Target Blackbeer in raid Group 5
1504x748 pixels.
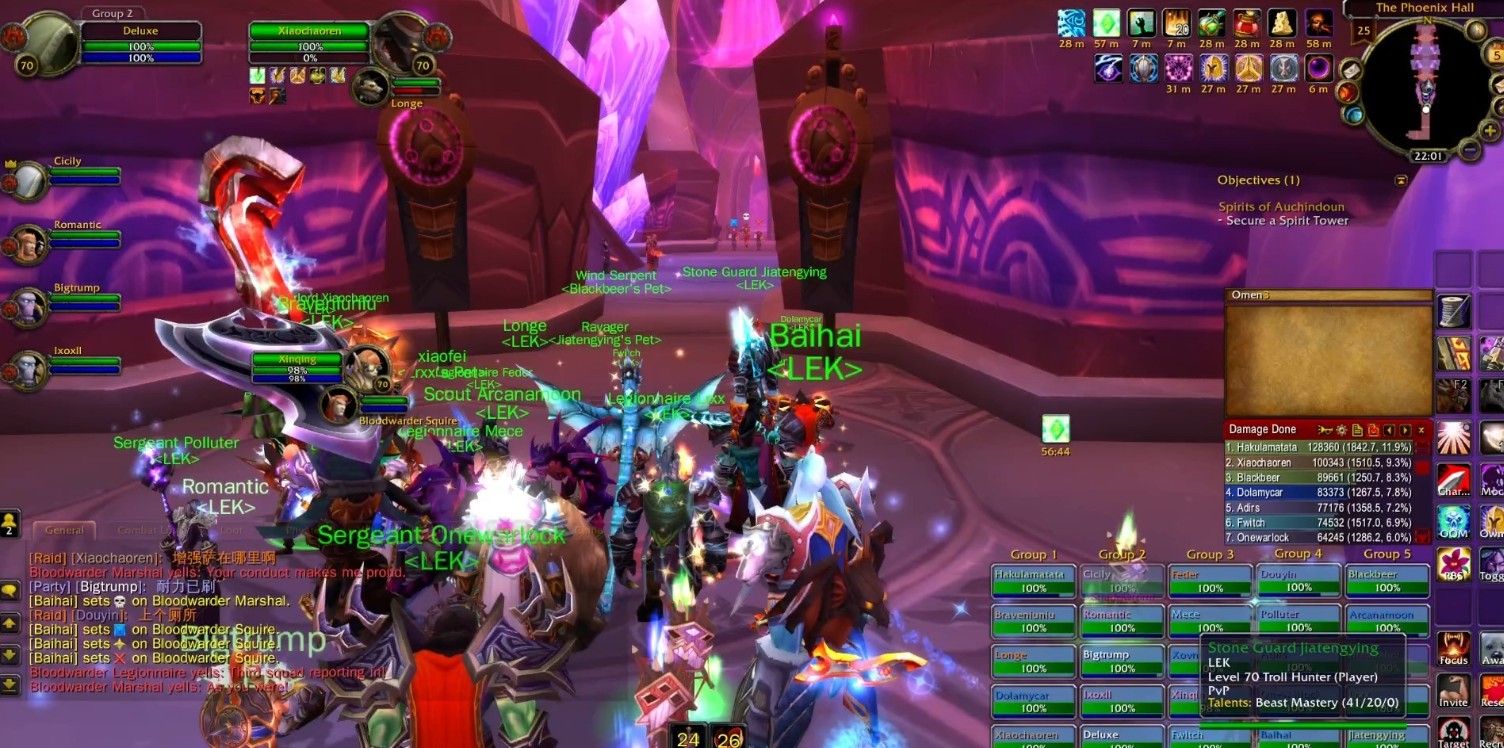(x=1387, y=581)
